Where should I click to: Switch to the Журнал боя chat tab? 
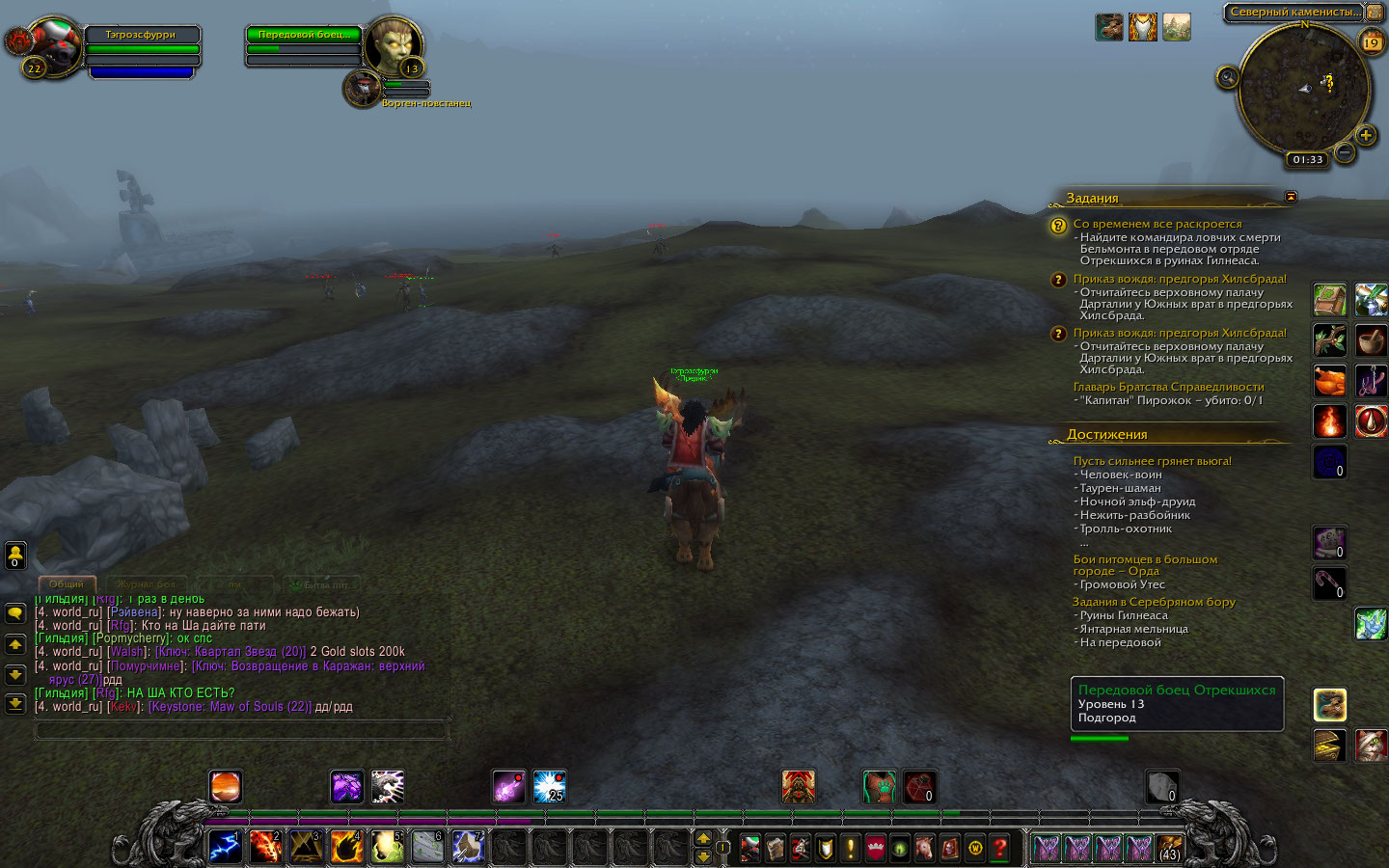[147, 584]
